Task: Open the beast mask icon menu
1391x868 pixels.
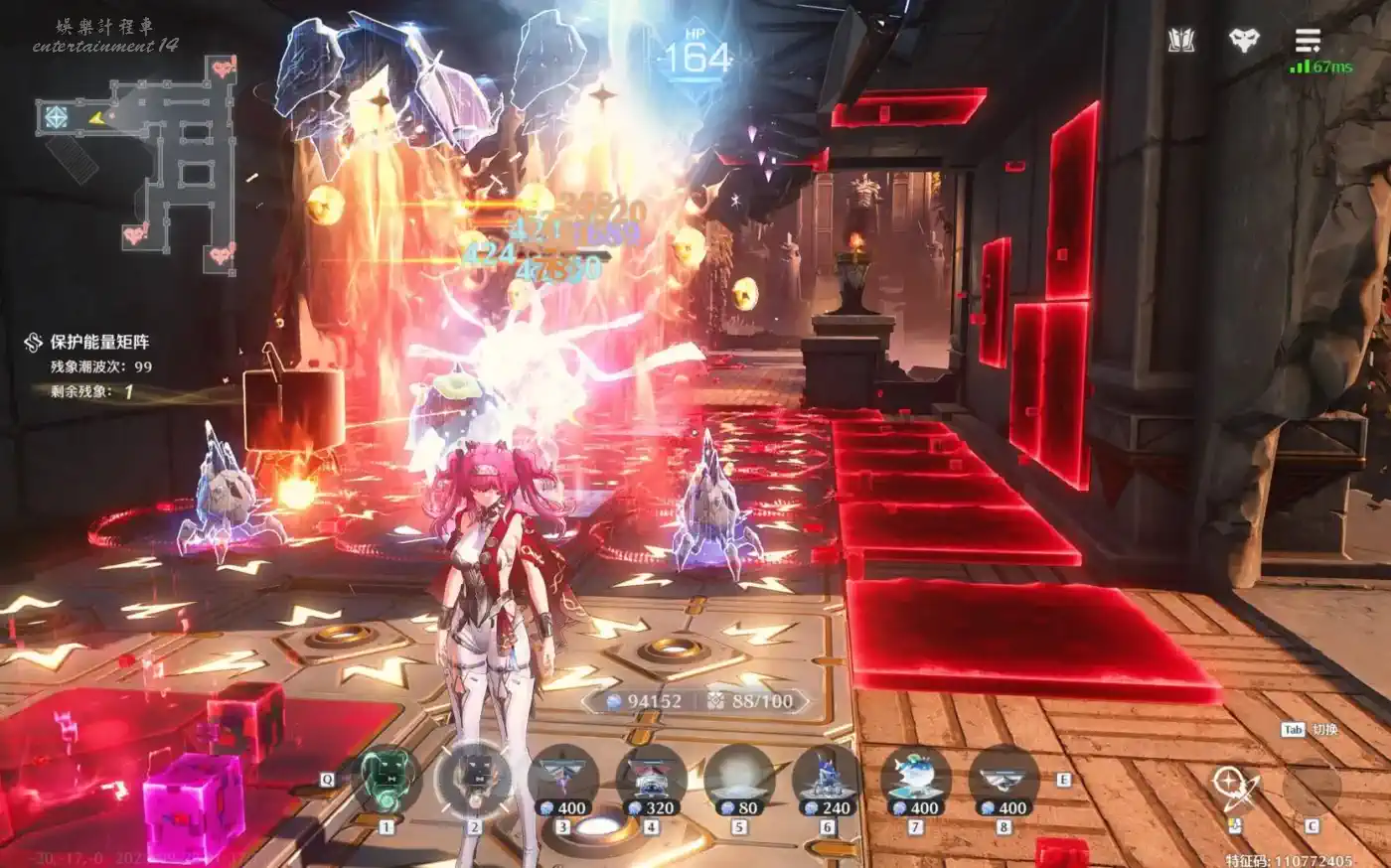Action: click(1244, 41)
